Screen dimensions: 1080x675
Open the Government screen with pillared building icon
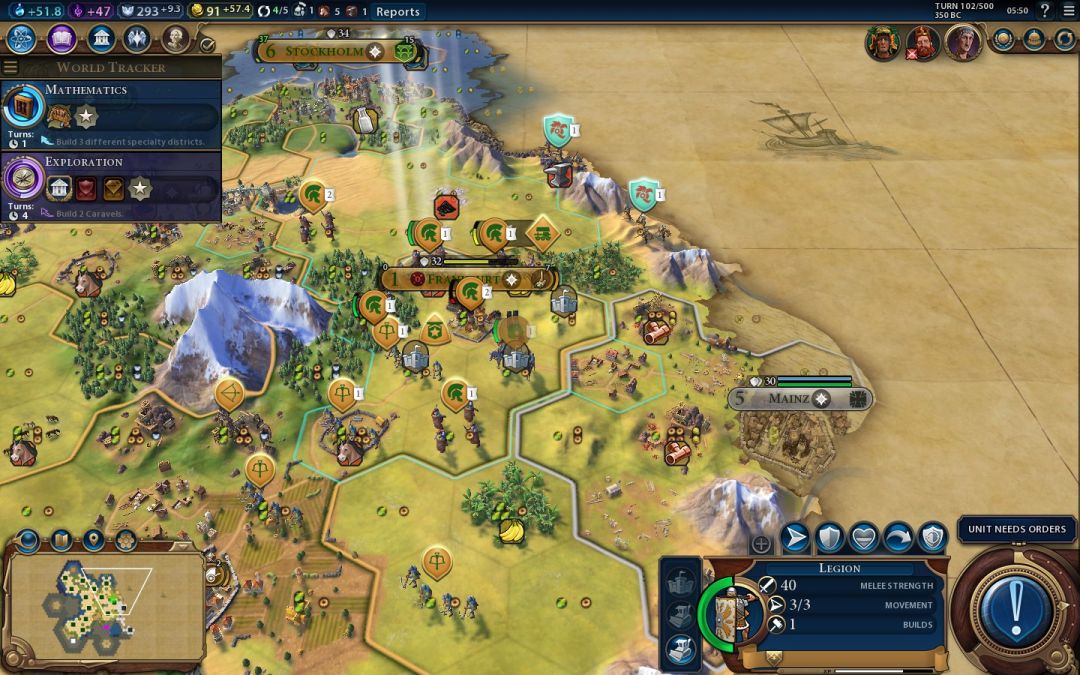(x=100, y=39)
